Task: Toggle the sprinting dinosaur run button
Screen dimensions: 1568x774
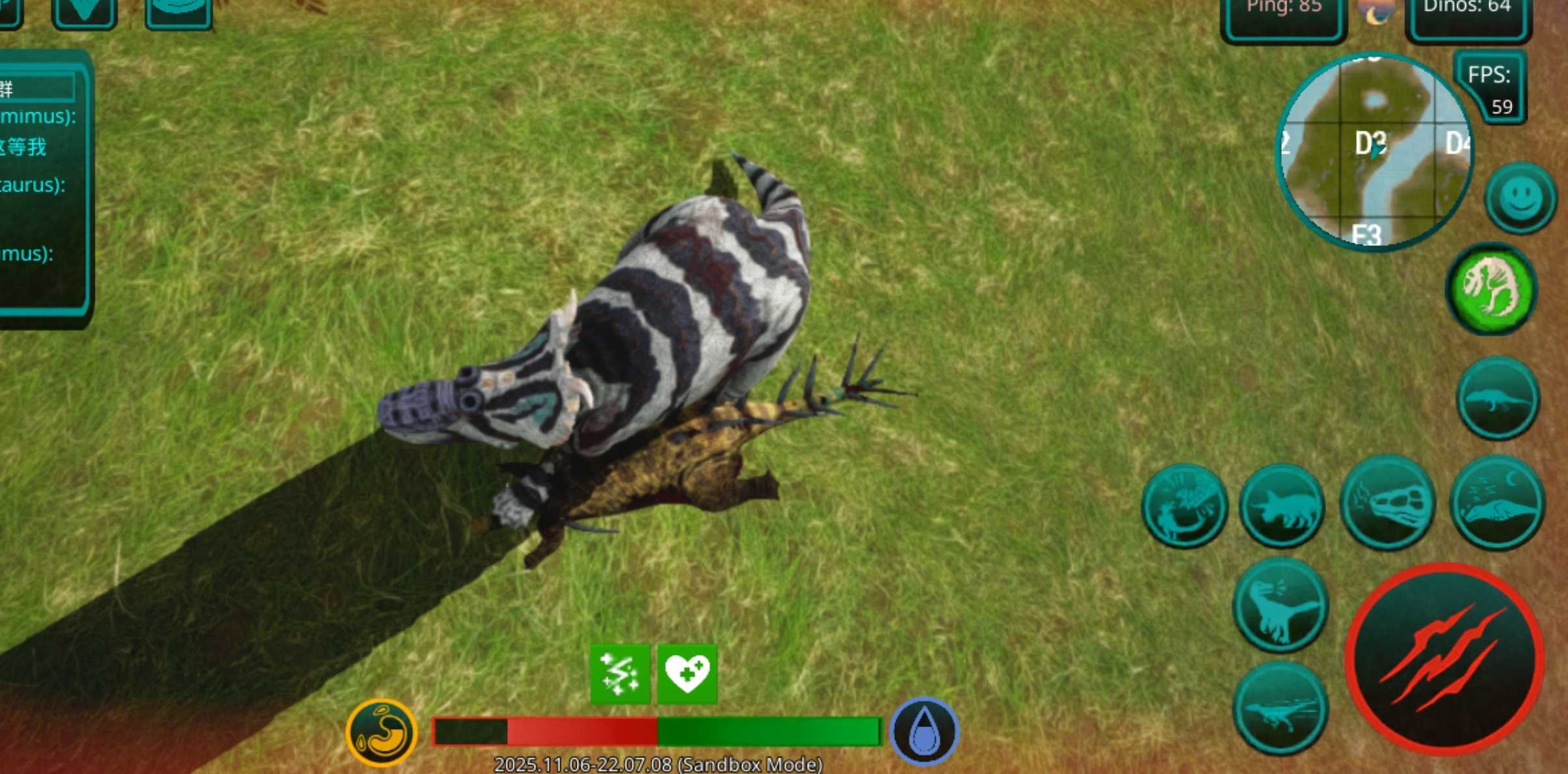Action: (1279, 709)
